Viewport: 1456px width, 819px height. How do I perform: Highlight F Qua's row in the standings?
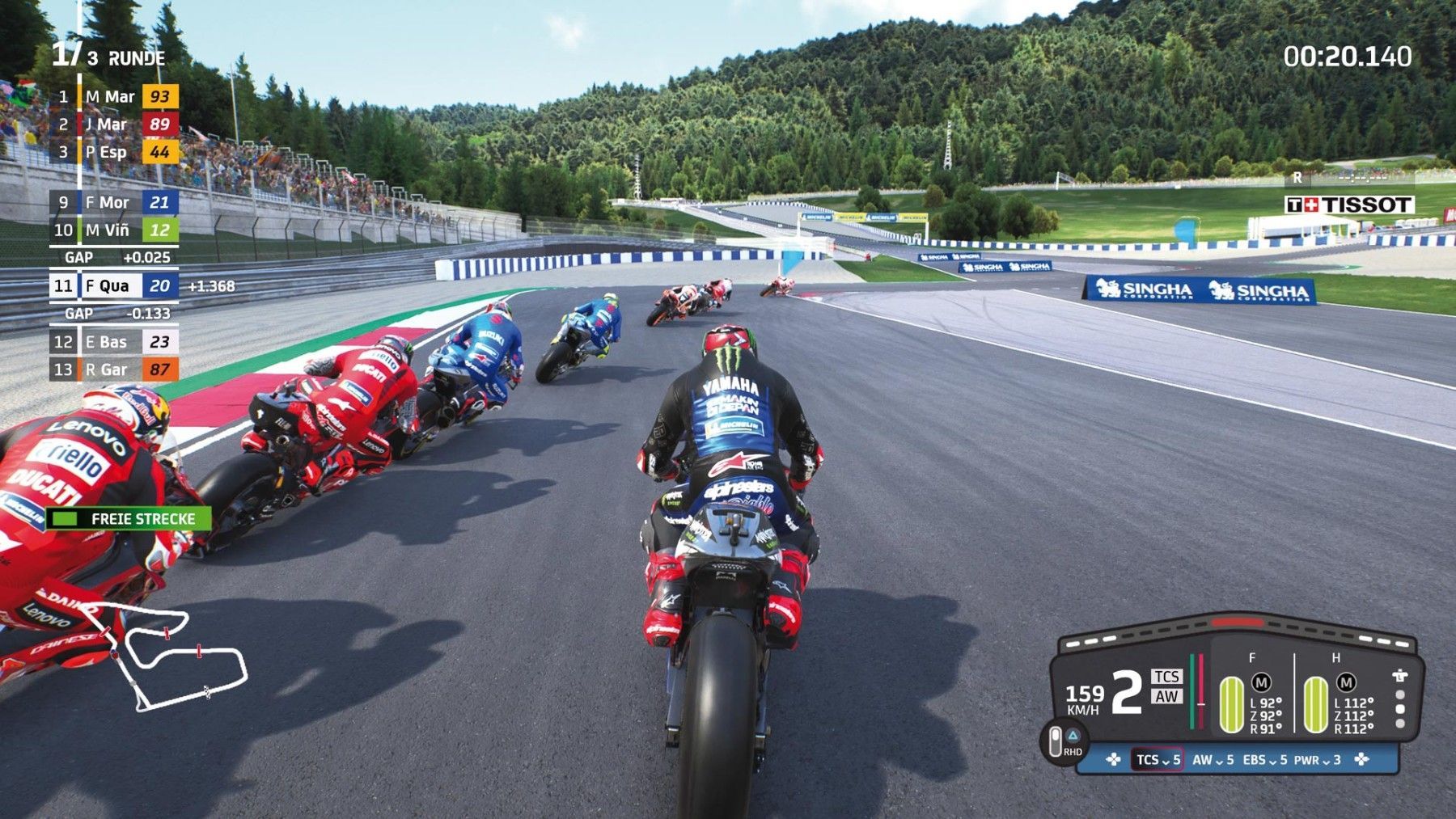tap(115, 286)
